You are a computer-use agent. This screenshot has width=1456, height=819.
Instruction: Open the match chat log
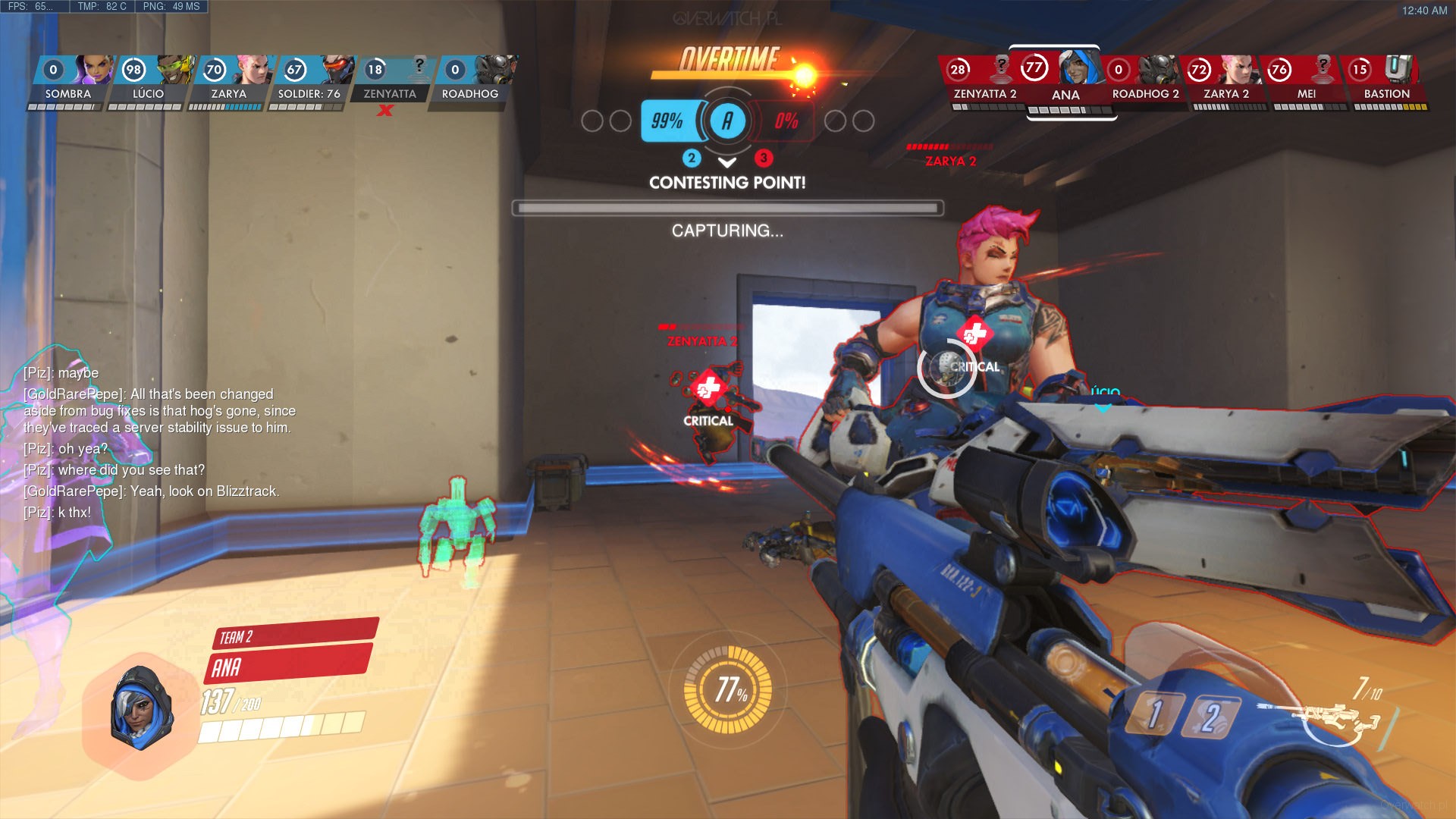click(x=159, y=443)
